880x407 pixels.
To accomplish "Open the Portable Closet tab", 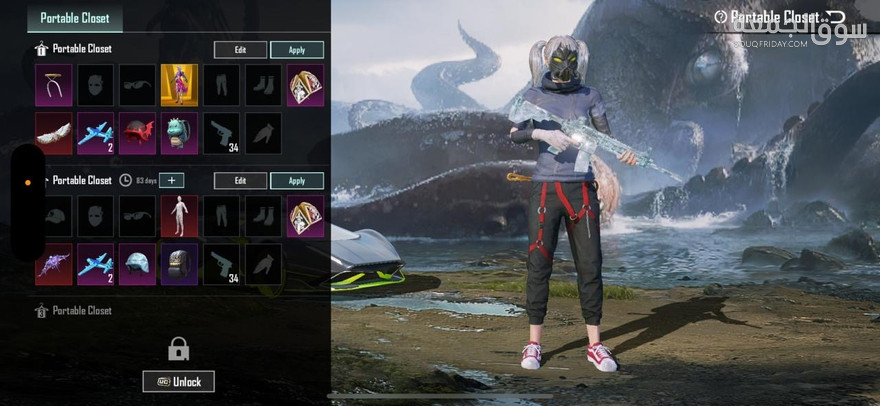I will pos(75,17).
